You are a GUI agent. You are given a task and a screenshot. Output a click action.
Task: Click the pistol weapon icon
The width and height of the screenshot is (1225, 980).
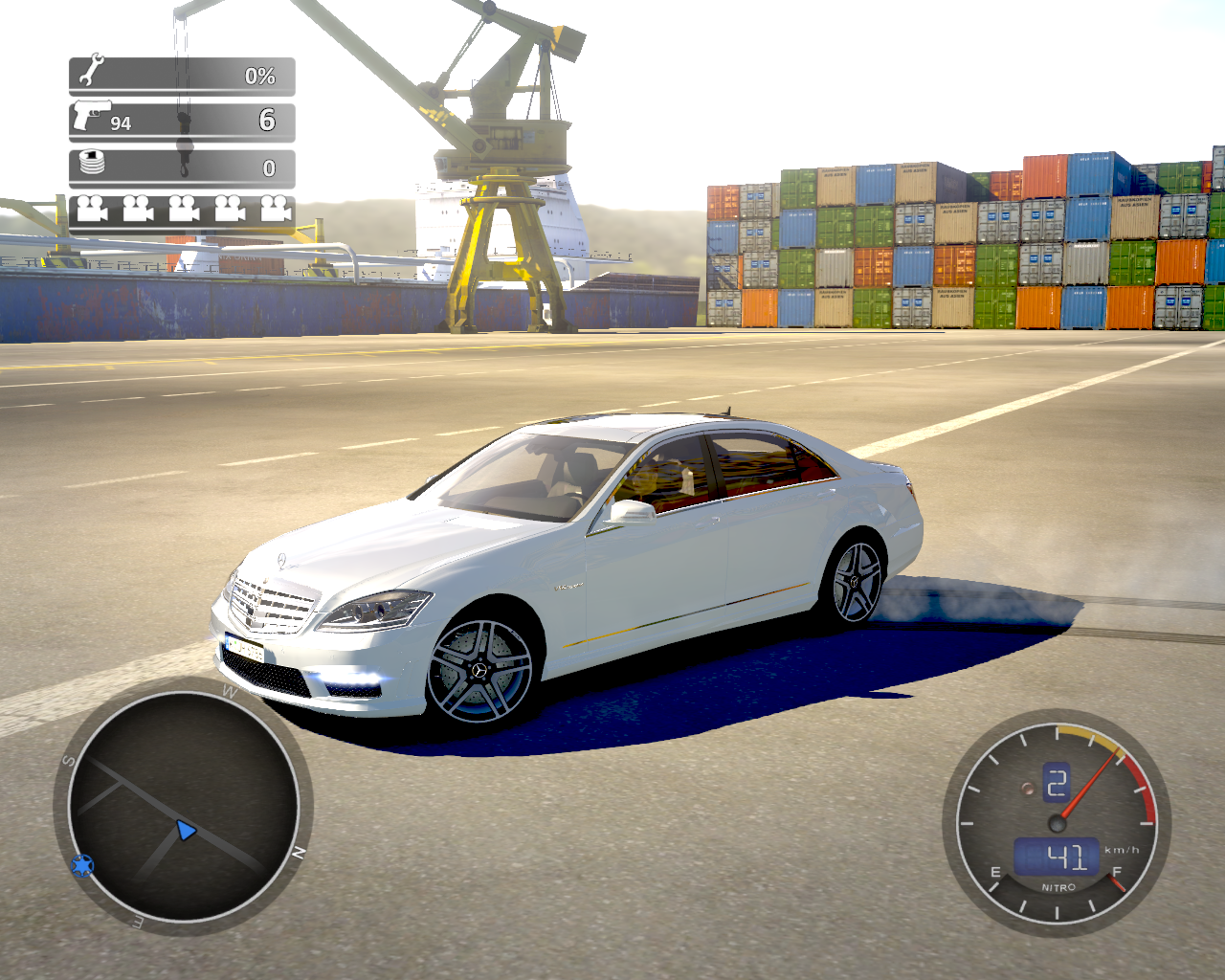(91, 116)
